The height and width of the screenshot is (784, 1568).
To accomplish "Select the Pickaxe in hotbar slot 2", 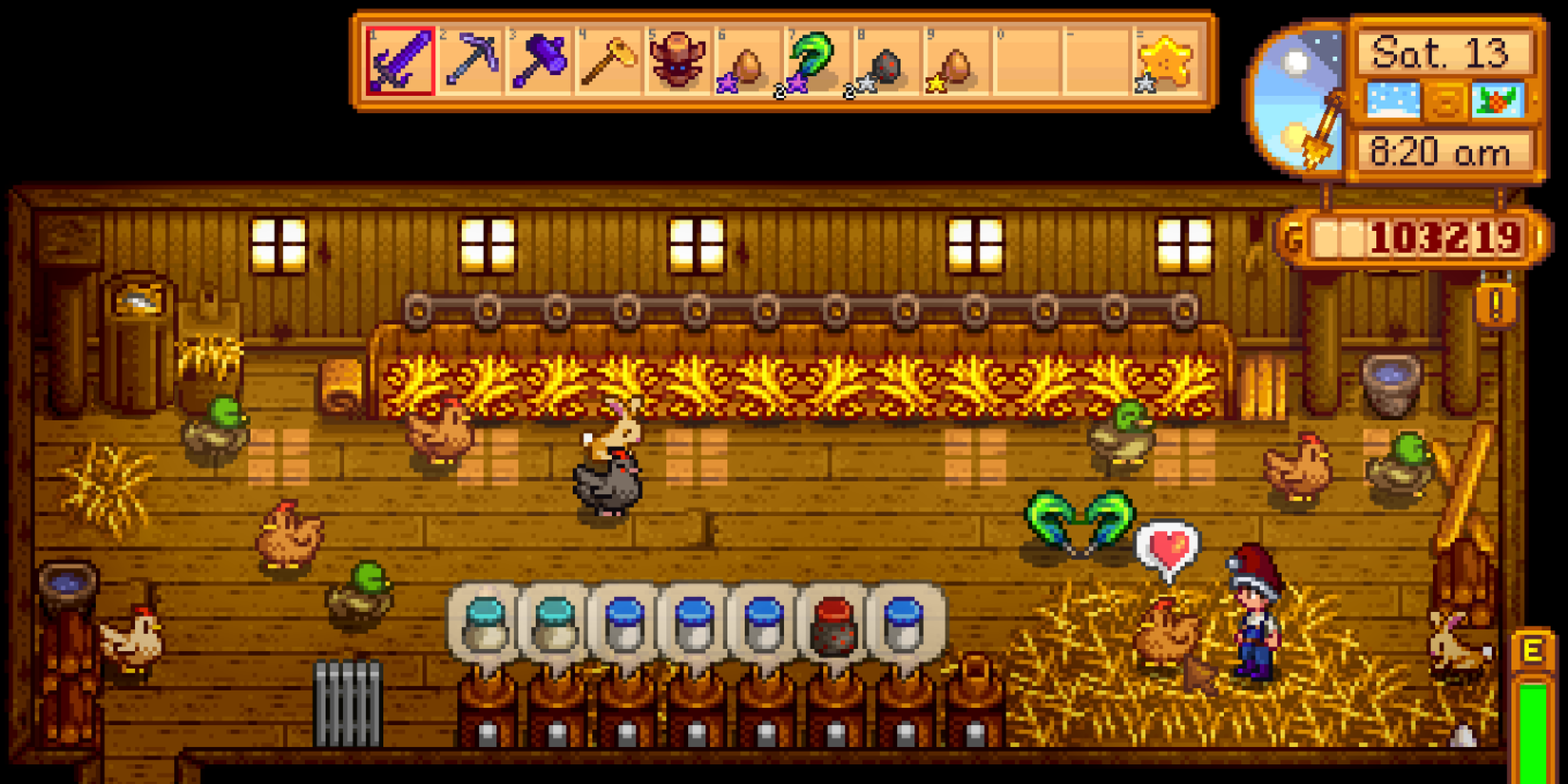I will tap(474, 59).
